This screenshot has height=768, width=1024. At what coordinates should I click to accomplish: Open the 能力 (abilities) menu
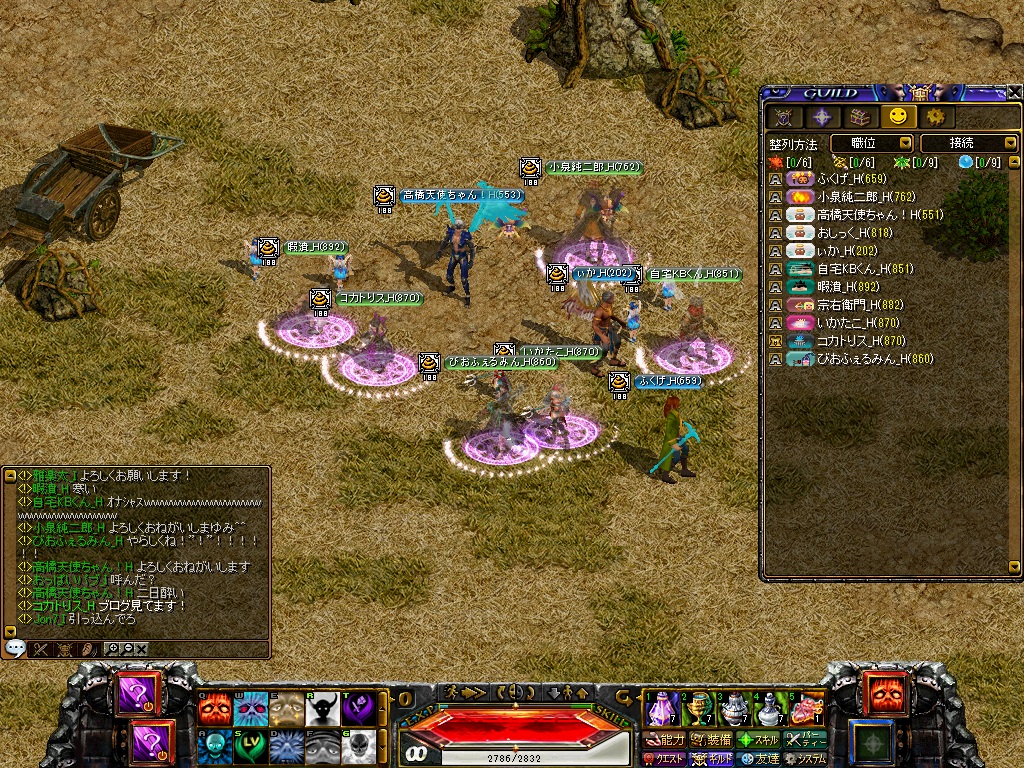[x=664, y=740]
